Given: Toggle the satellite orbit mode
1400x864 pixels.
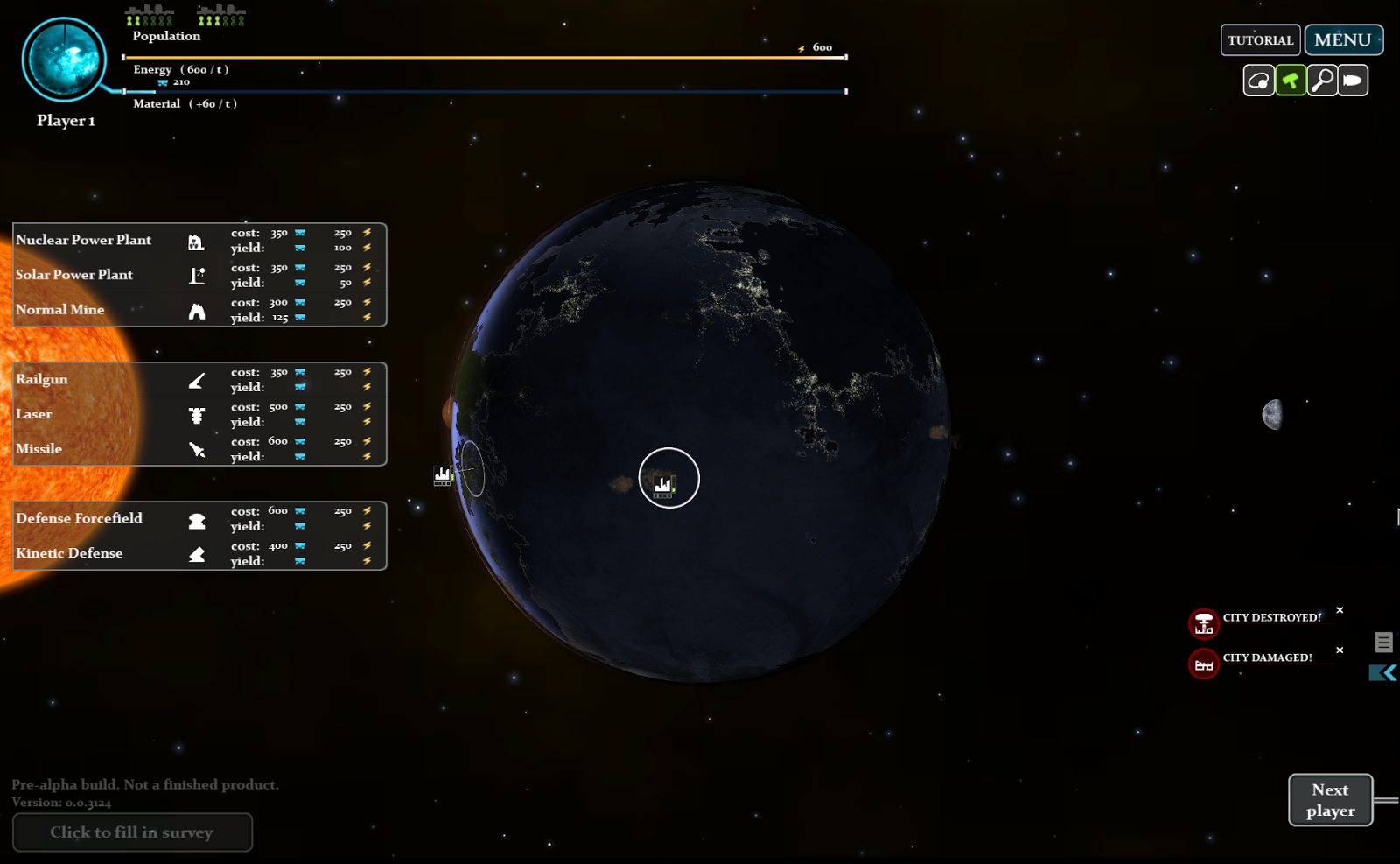Looking at the screenshot, I should click(x=1258, y=81).
